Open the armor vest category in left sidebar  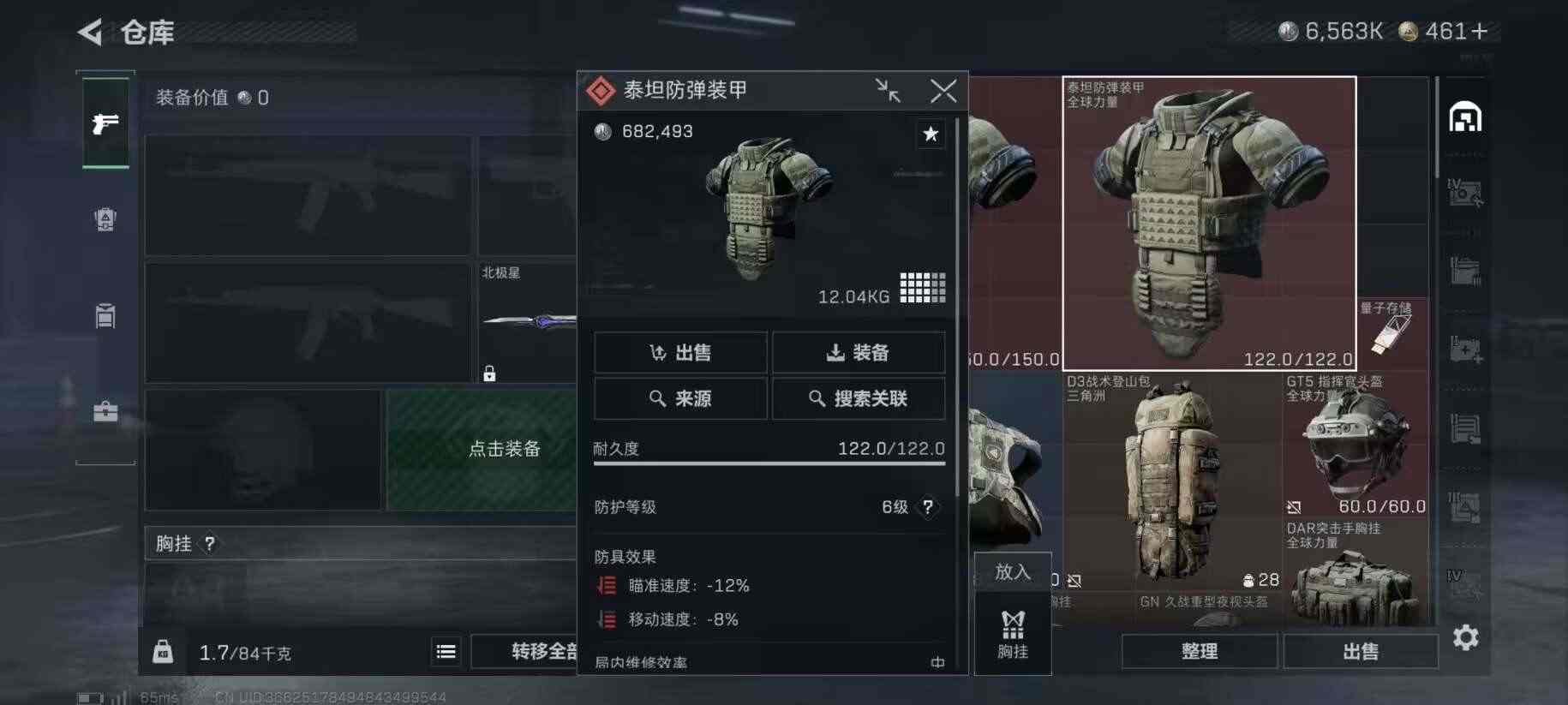105,220
